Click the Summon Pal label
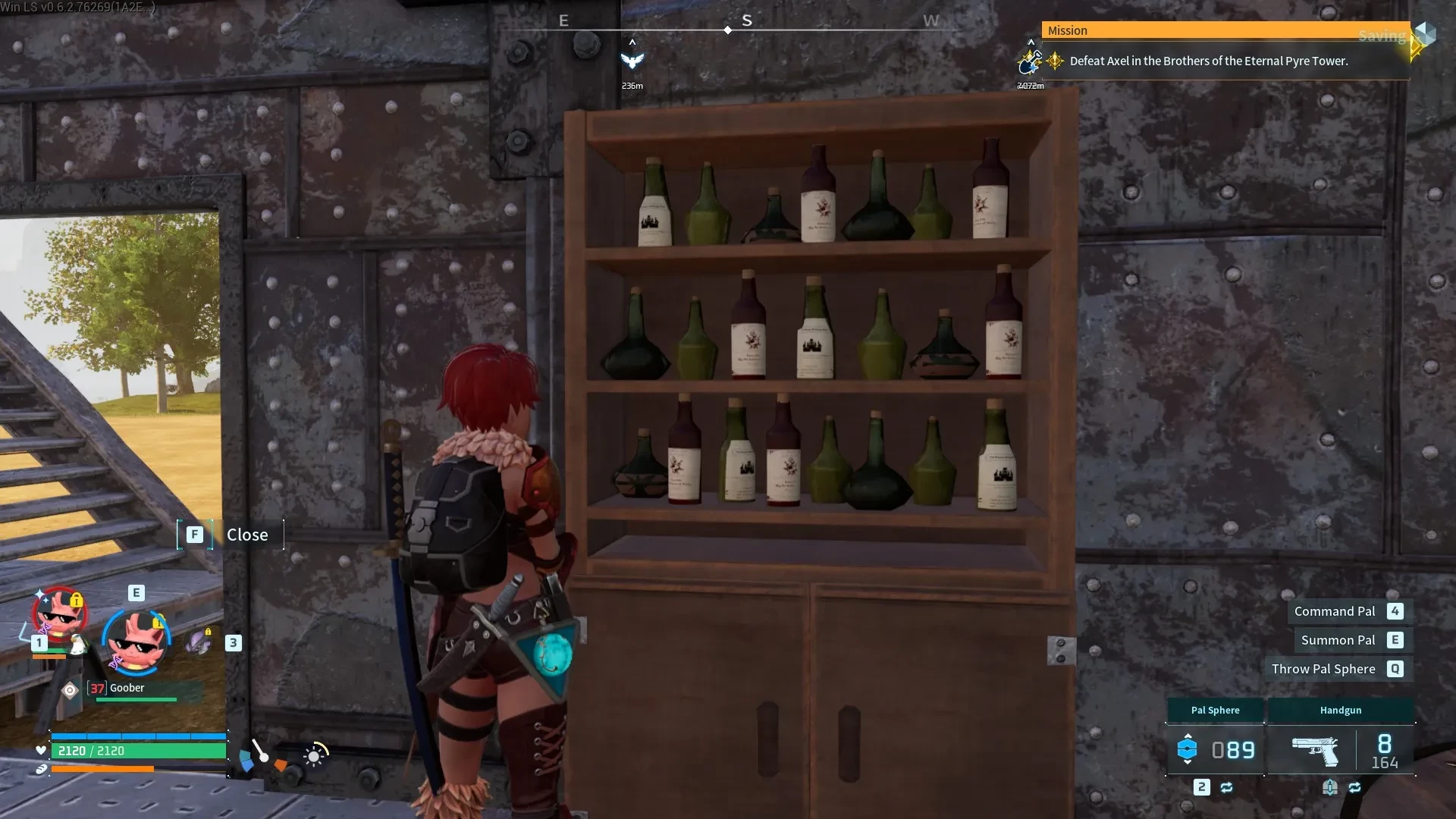 tap(1338, 640)
